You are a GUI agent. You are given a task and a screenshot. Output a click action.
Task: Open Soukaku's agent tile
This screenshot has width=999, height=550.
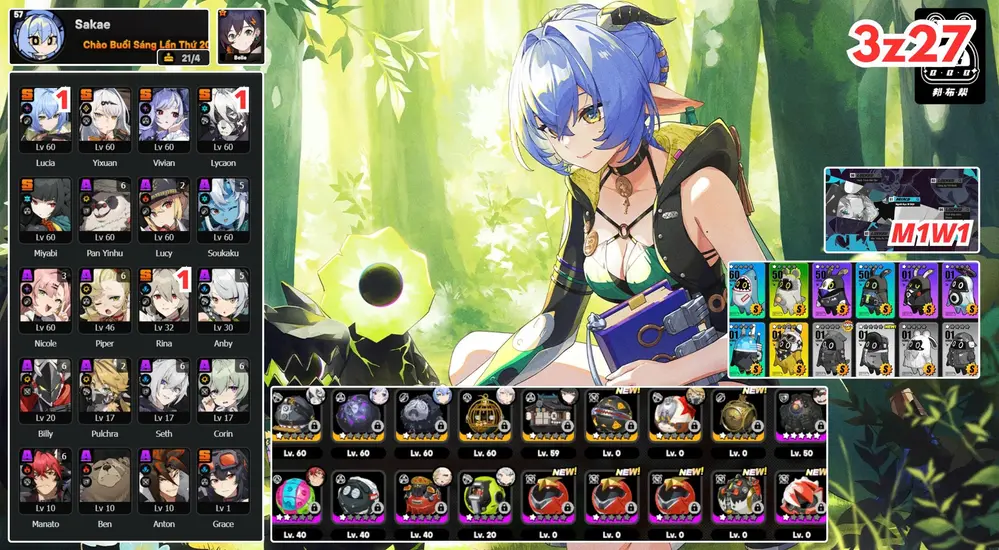click(223, 205)
